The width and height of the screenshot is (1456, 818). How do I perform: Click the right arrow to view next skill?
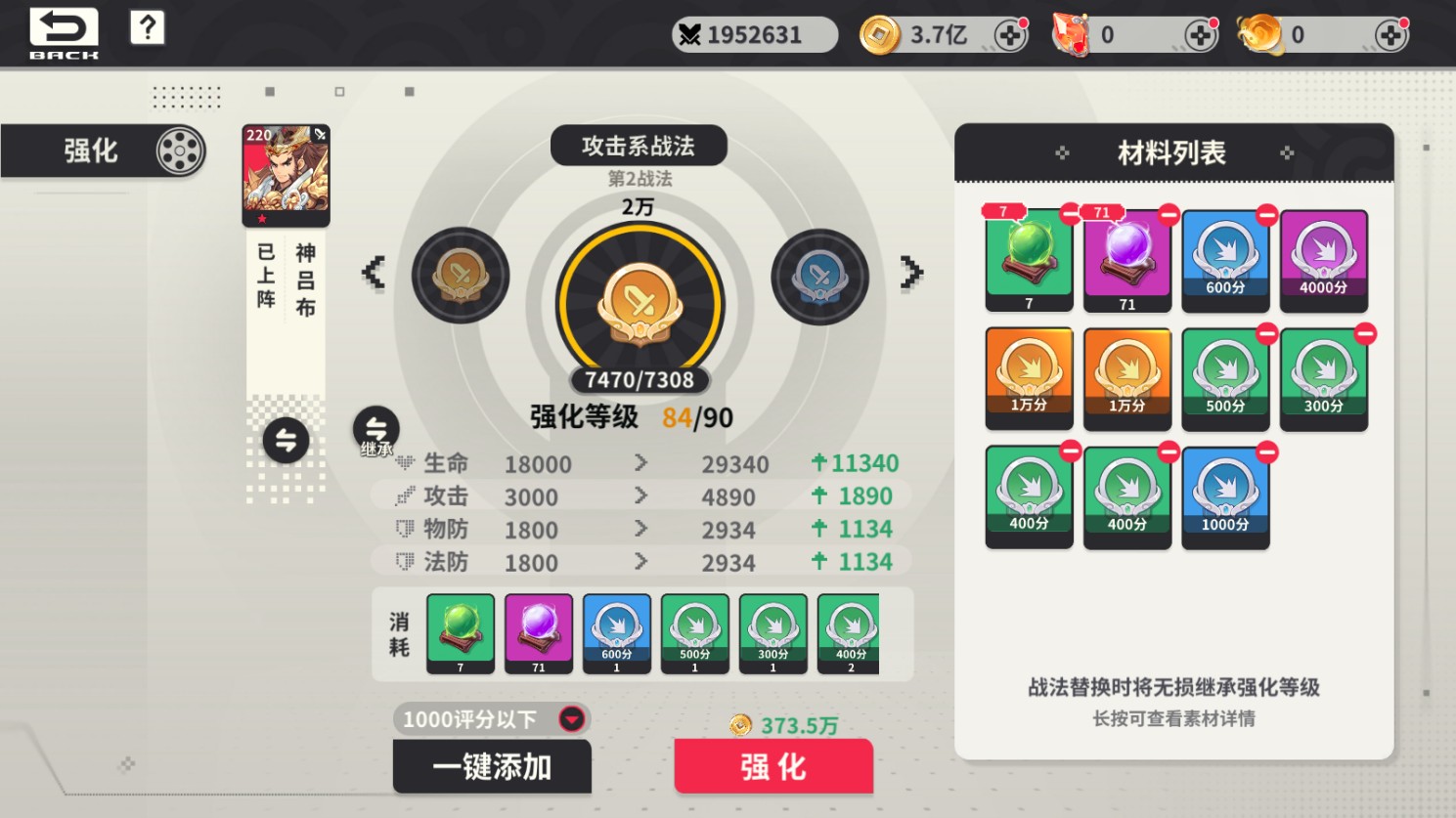pos(911,274)
